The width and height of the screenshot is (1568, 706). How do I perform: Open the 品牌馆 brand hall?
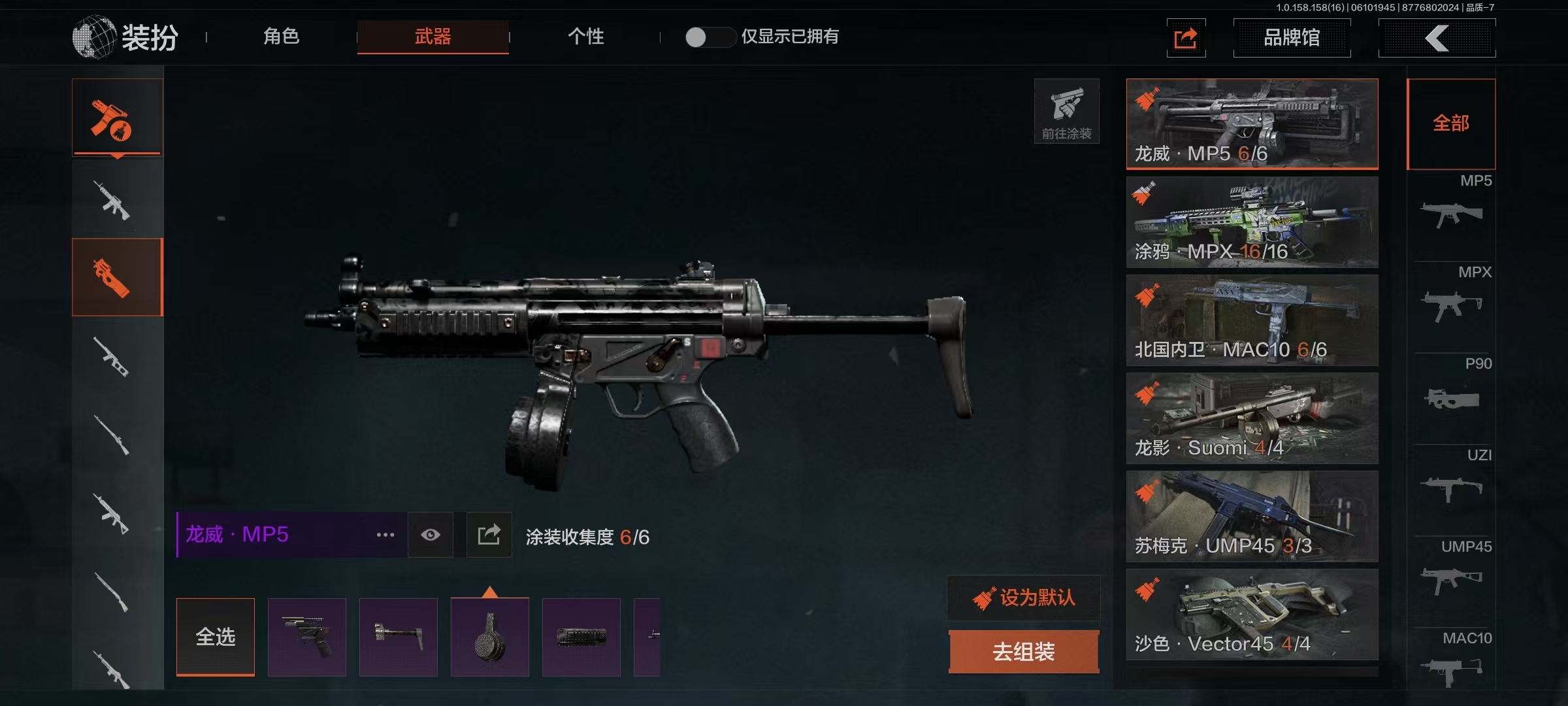[1292, 38]
